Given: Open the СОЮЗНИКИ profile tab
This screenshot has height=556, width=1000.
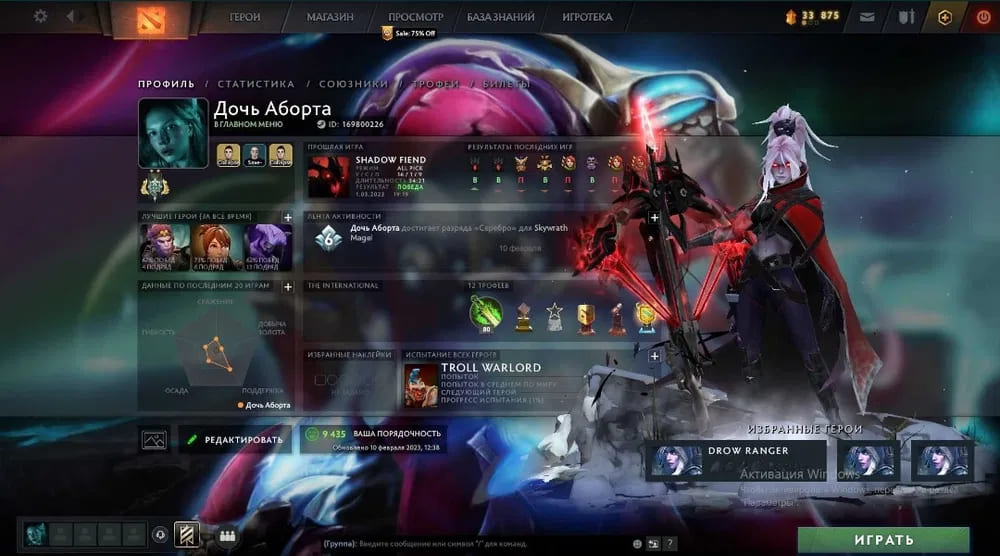Looking at the screenshot, I should pyautogui.click(x=354, y=84).
